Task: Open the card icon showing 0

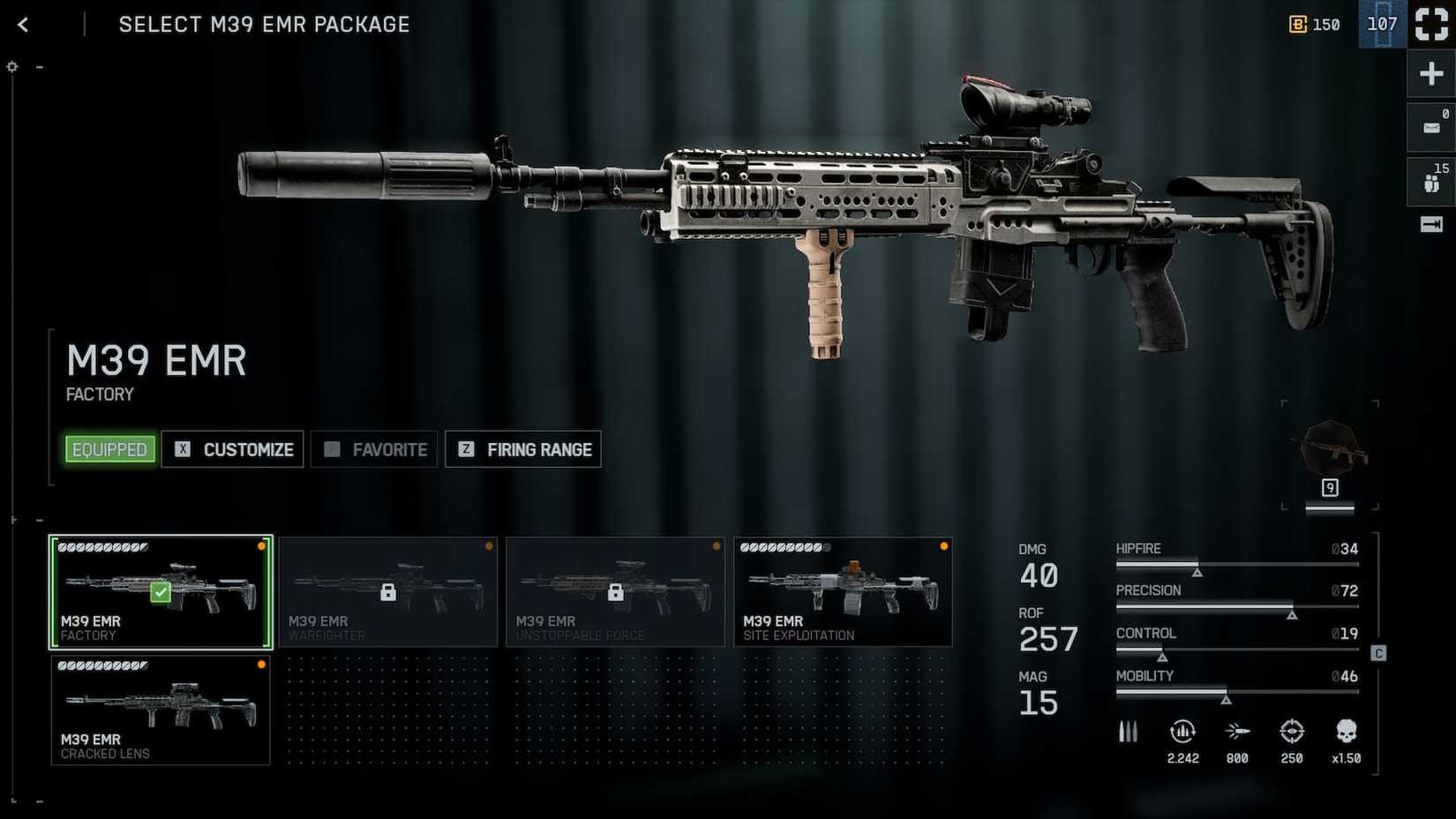Action: (1430, 127)
